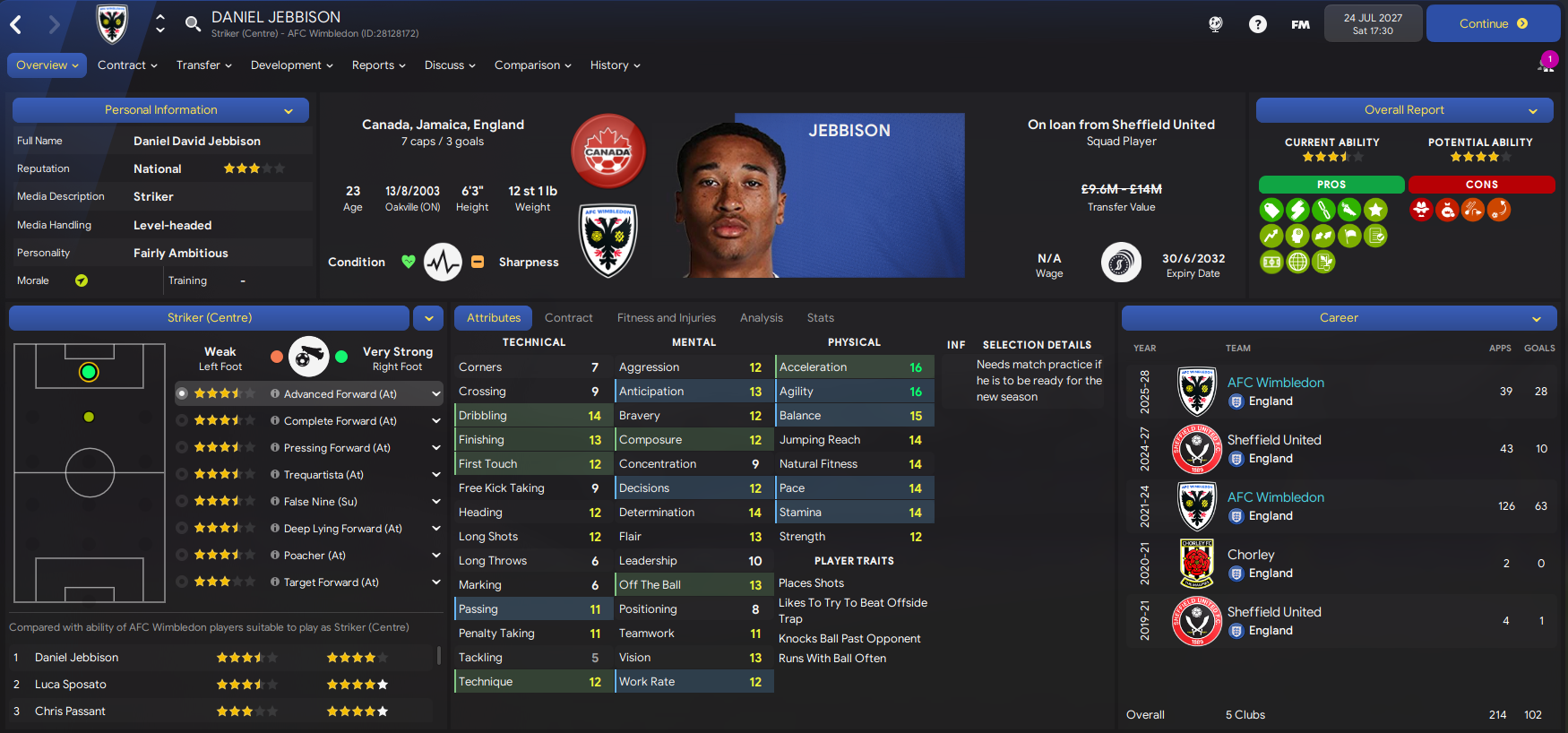Viewport: 1568px width, 733px height.
Task: Open AFC Wimbledon 2025-28 career link
Action: point(1275,383)
